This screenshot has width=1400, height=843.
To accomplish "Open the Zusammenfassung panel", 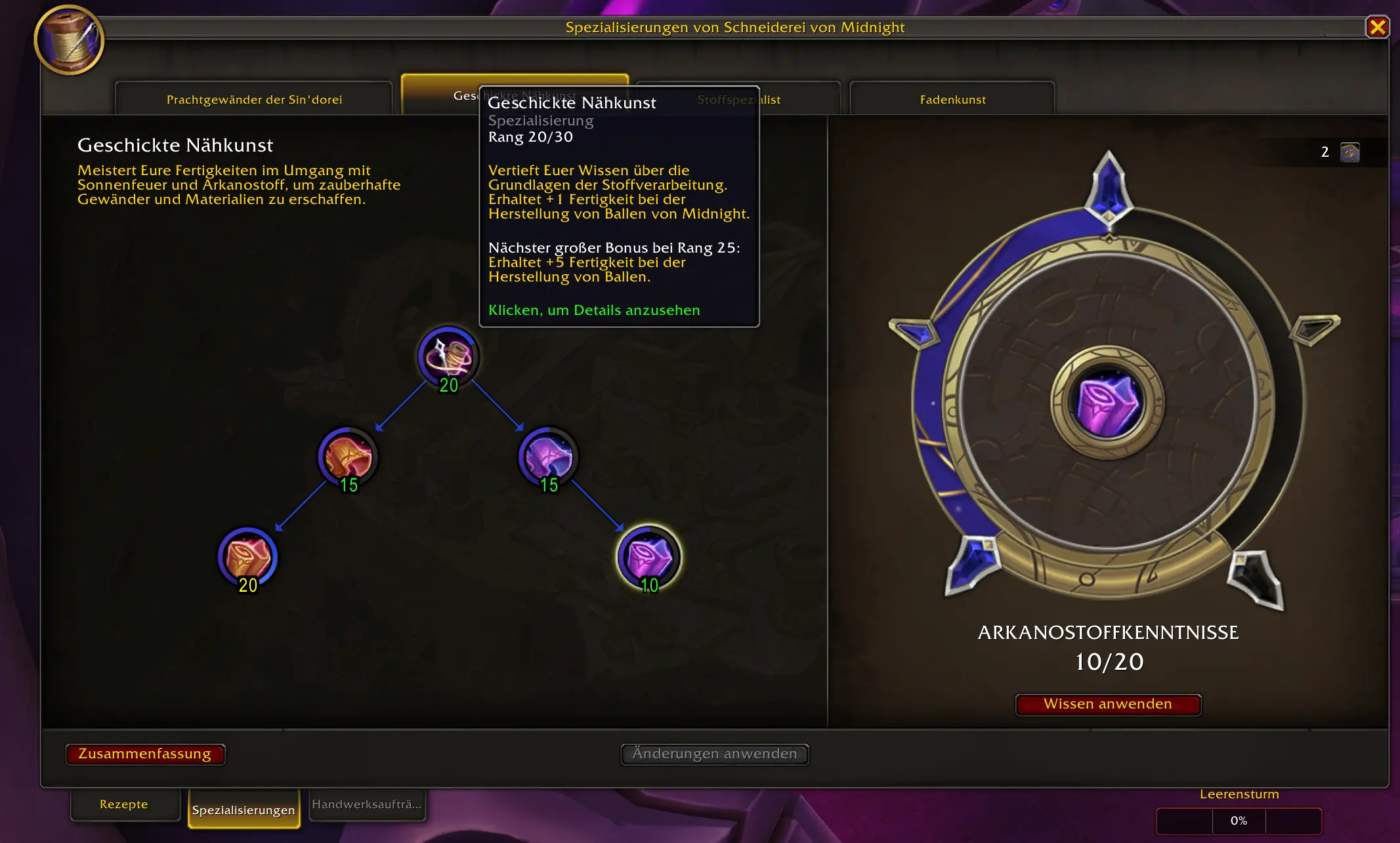I will point(145,754).
